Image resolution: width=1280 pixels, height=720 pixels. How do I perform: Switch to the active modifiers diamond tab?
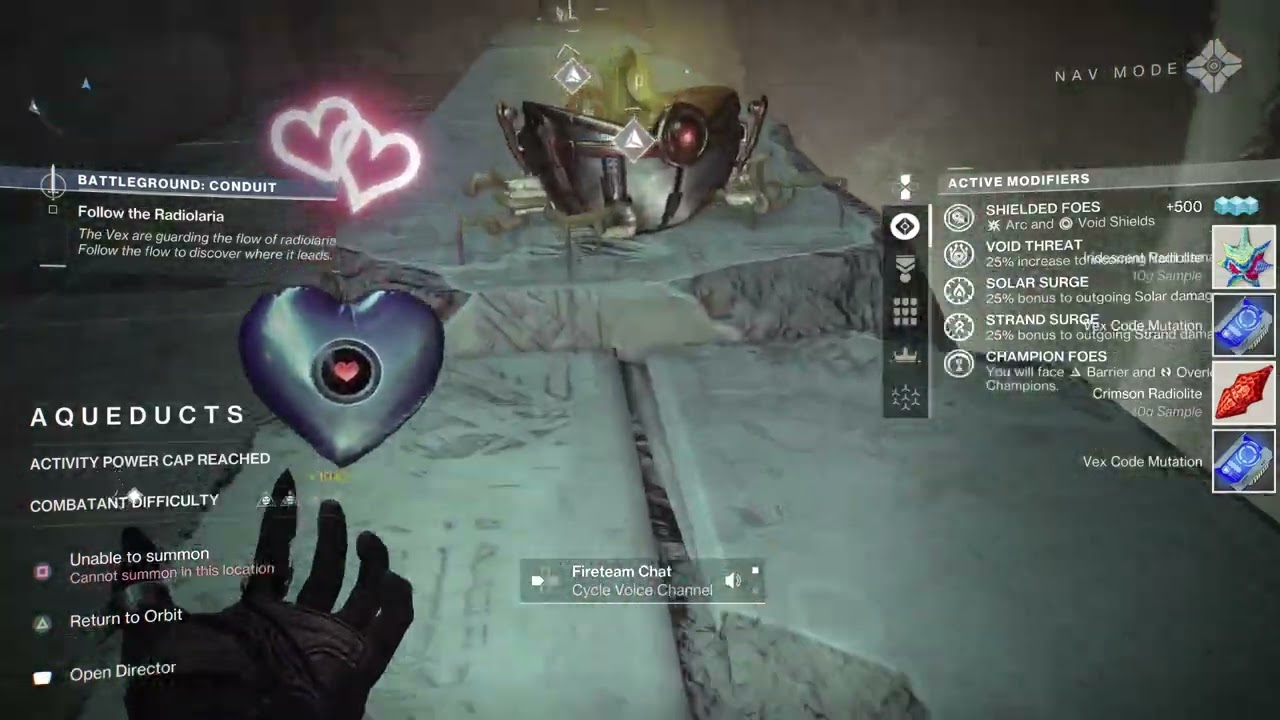click(x=905, y=227)
